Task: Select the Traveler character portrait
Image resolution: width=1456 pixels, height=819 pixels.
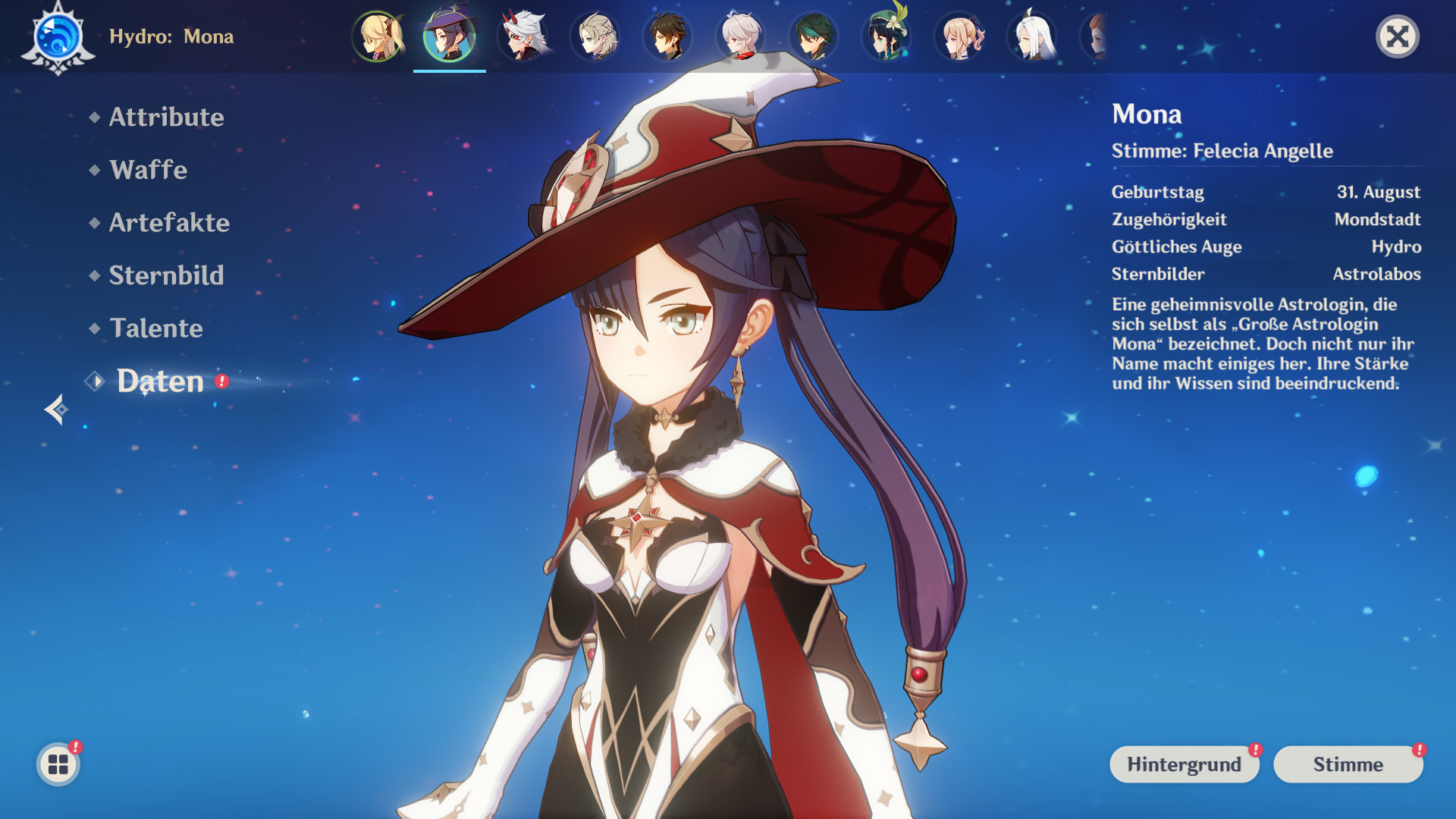Action: (x=377, y=36)
